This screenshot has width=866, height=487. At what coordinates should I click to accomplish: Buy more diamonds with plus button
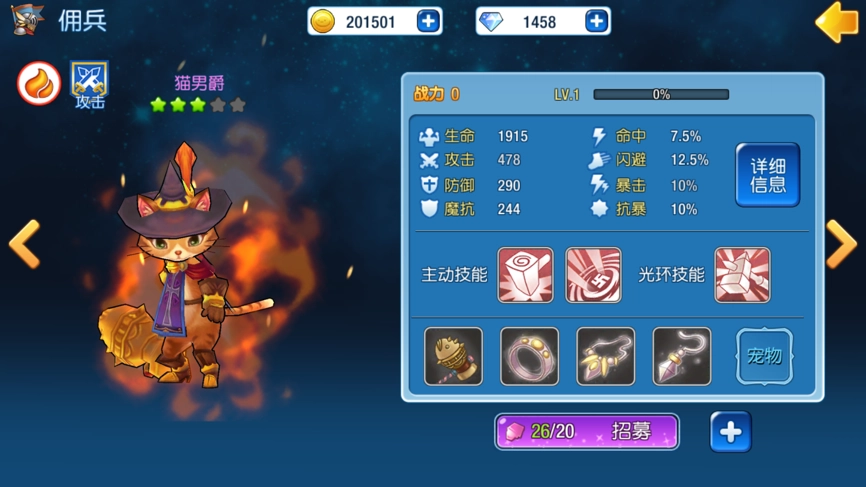596,21
